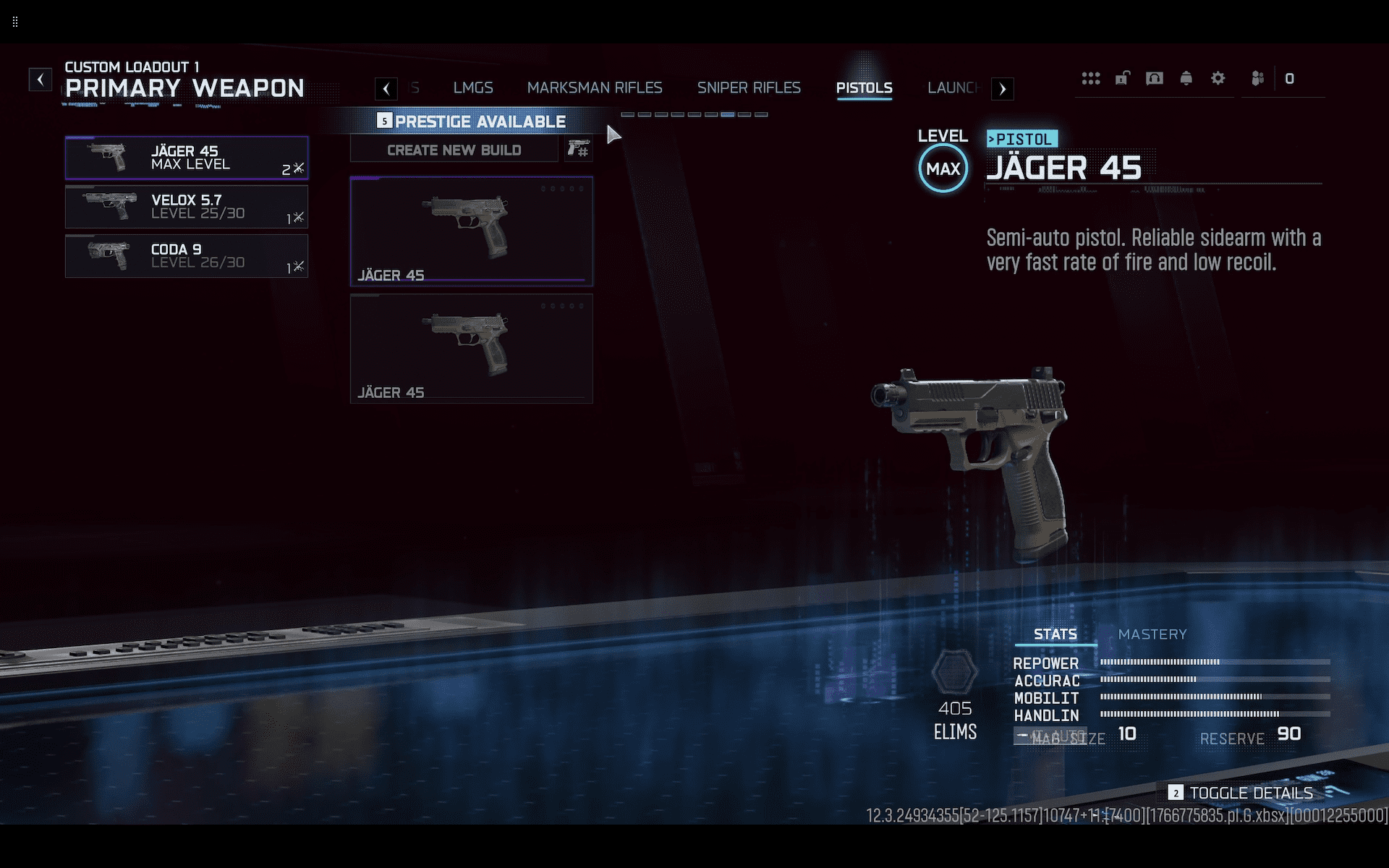The height and width of the screenshot is (868, 1389).
Task: Open the Marksman Rifles tab
Action: point(595,88)
